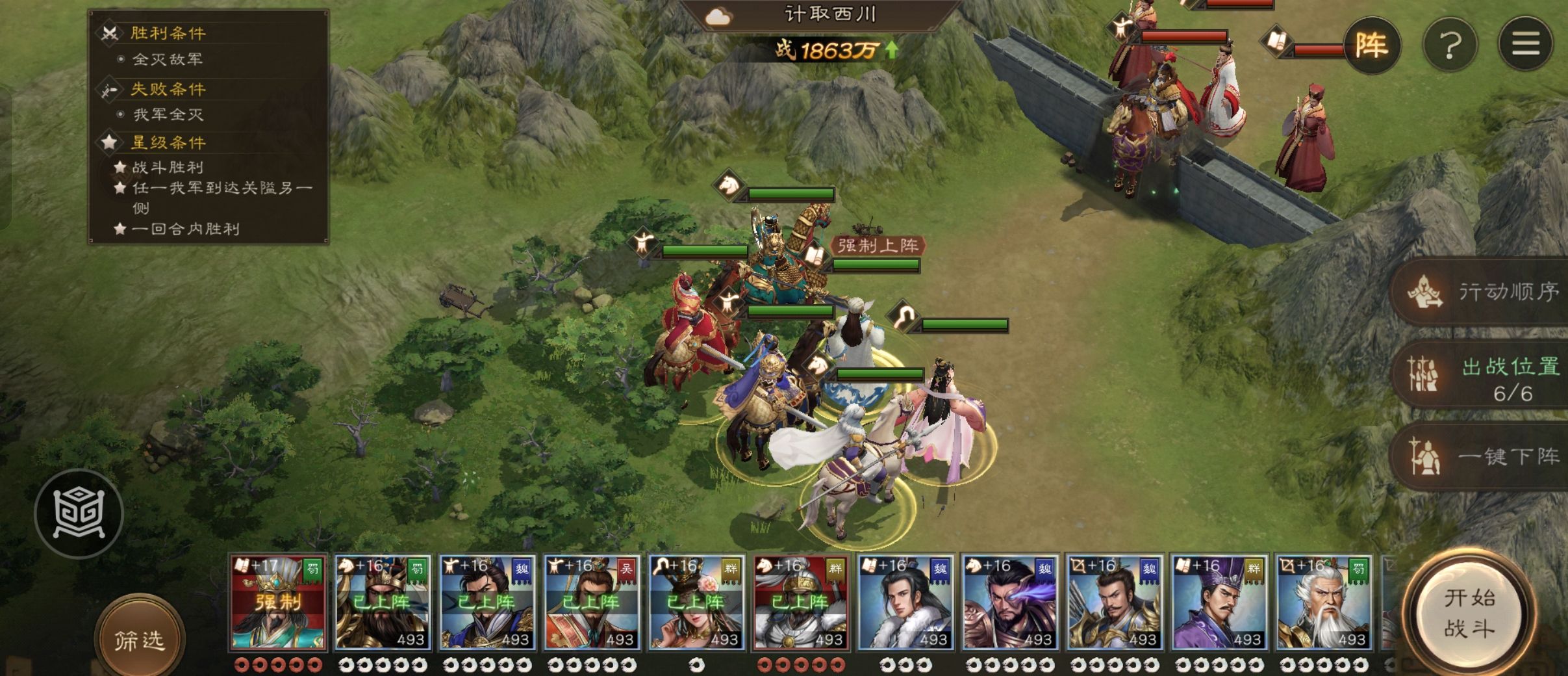Tap the cube maze icon button
1568x676 pixels.
pos(79,513)
